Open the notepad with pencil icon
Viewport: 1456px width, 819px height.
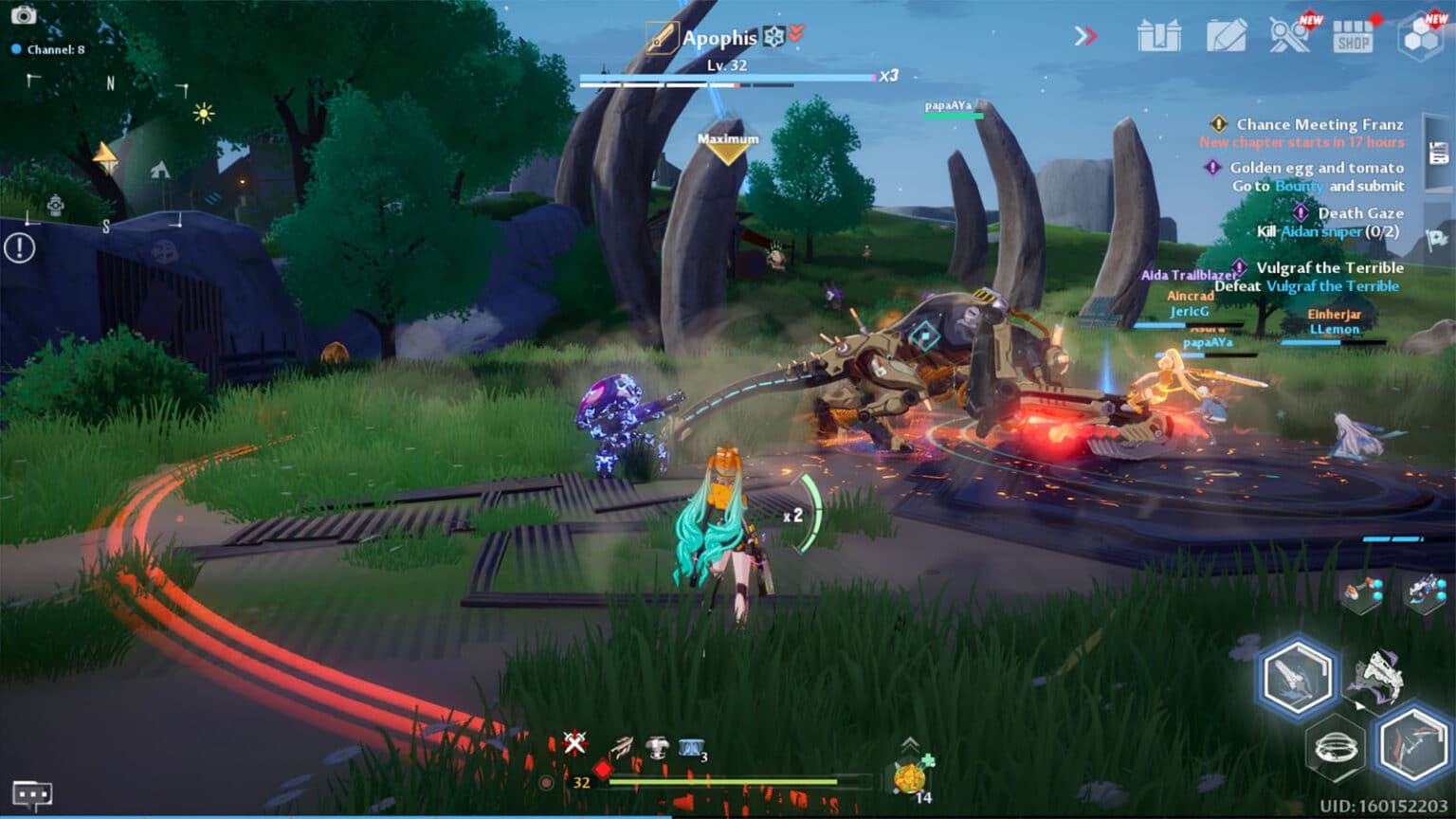tap(1226, 36)
